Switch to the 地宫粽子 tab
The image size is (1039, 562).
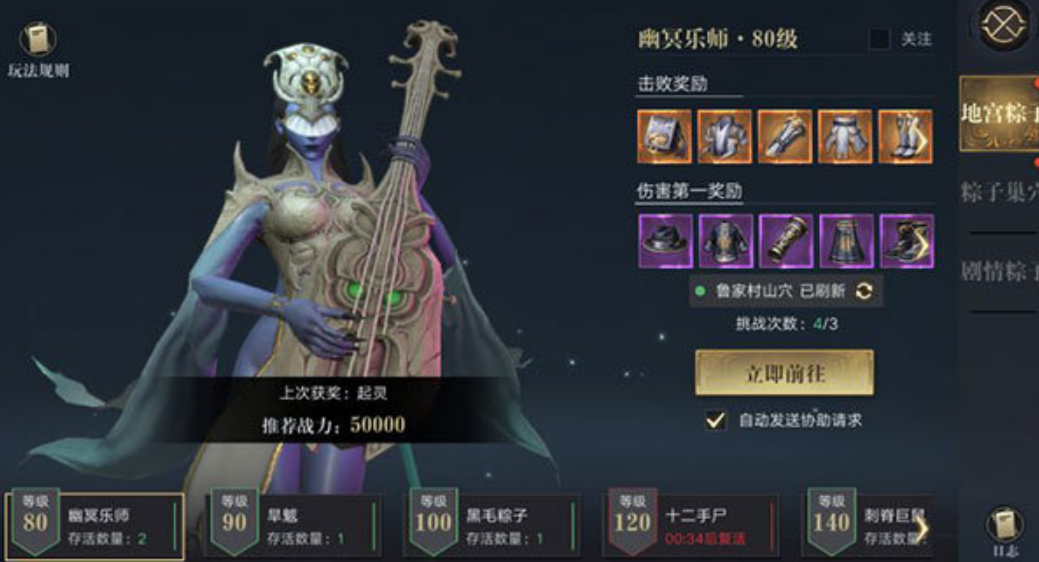(997, 113)
